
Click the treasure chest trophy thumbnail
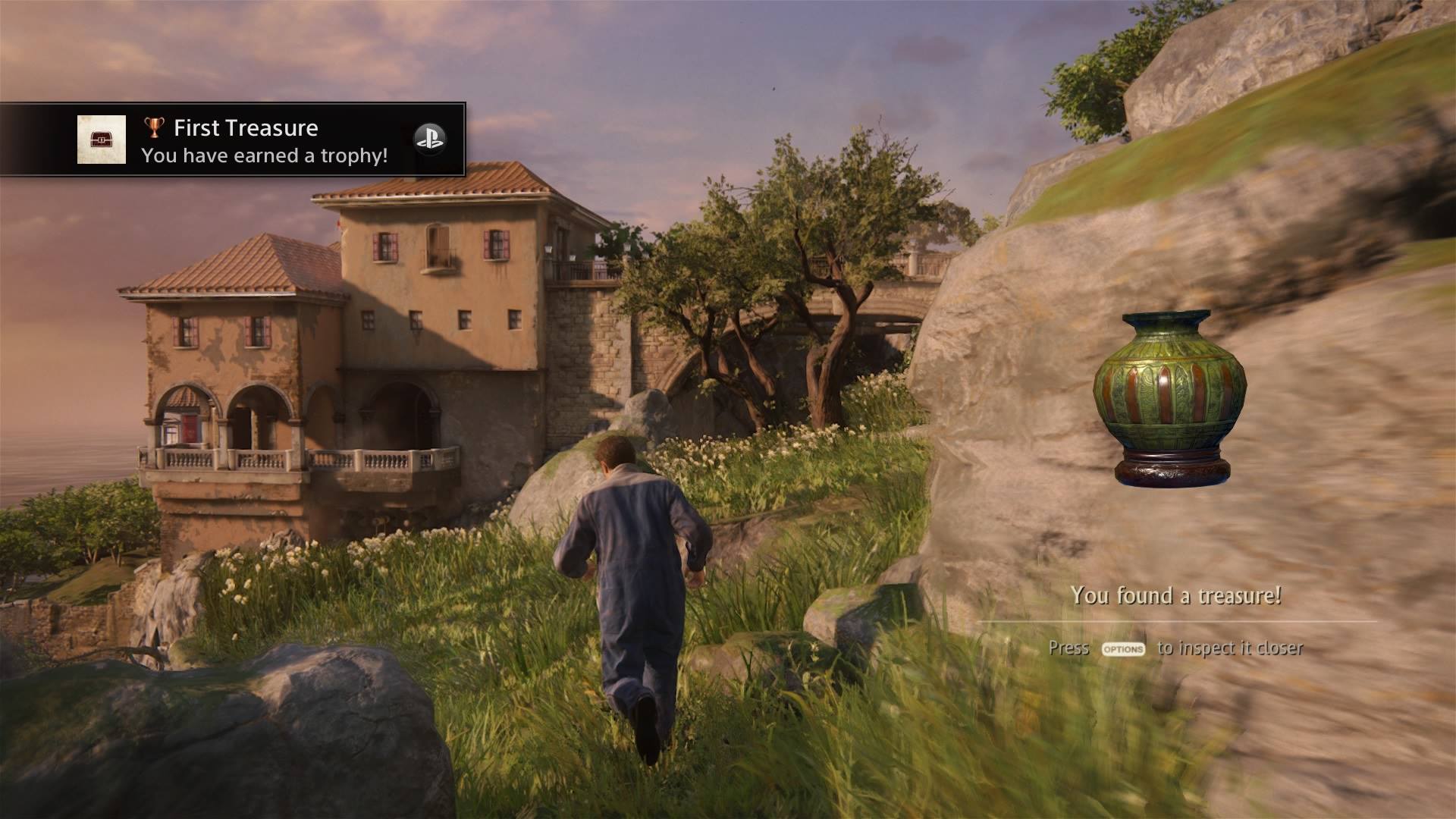102,140
